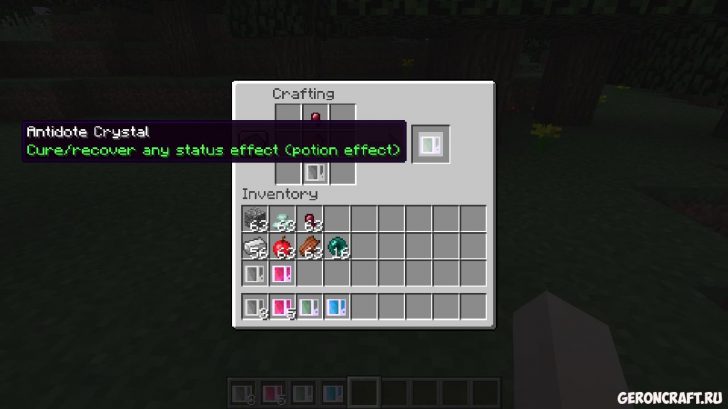
Task: Select the gray crystal stack of 8
Action: tap(255, 308)
